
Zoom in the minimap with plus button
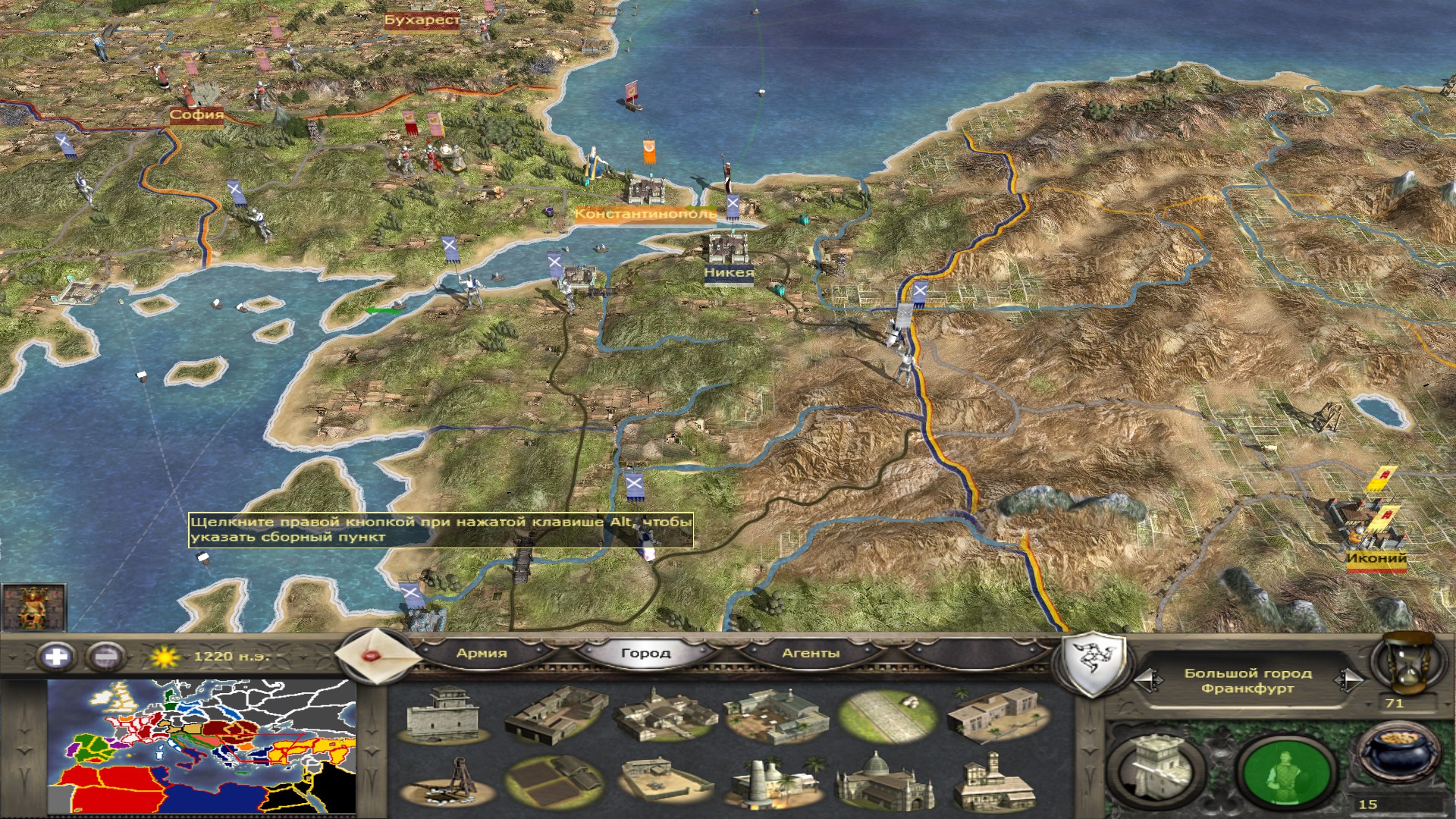pyautogui.click(x=56, y=656)
